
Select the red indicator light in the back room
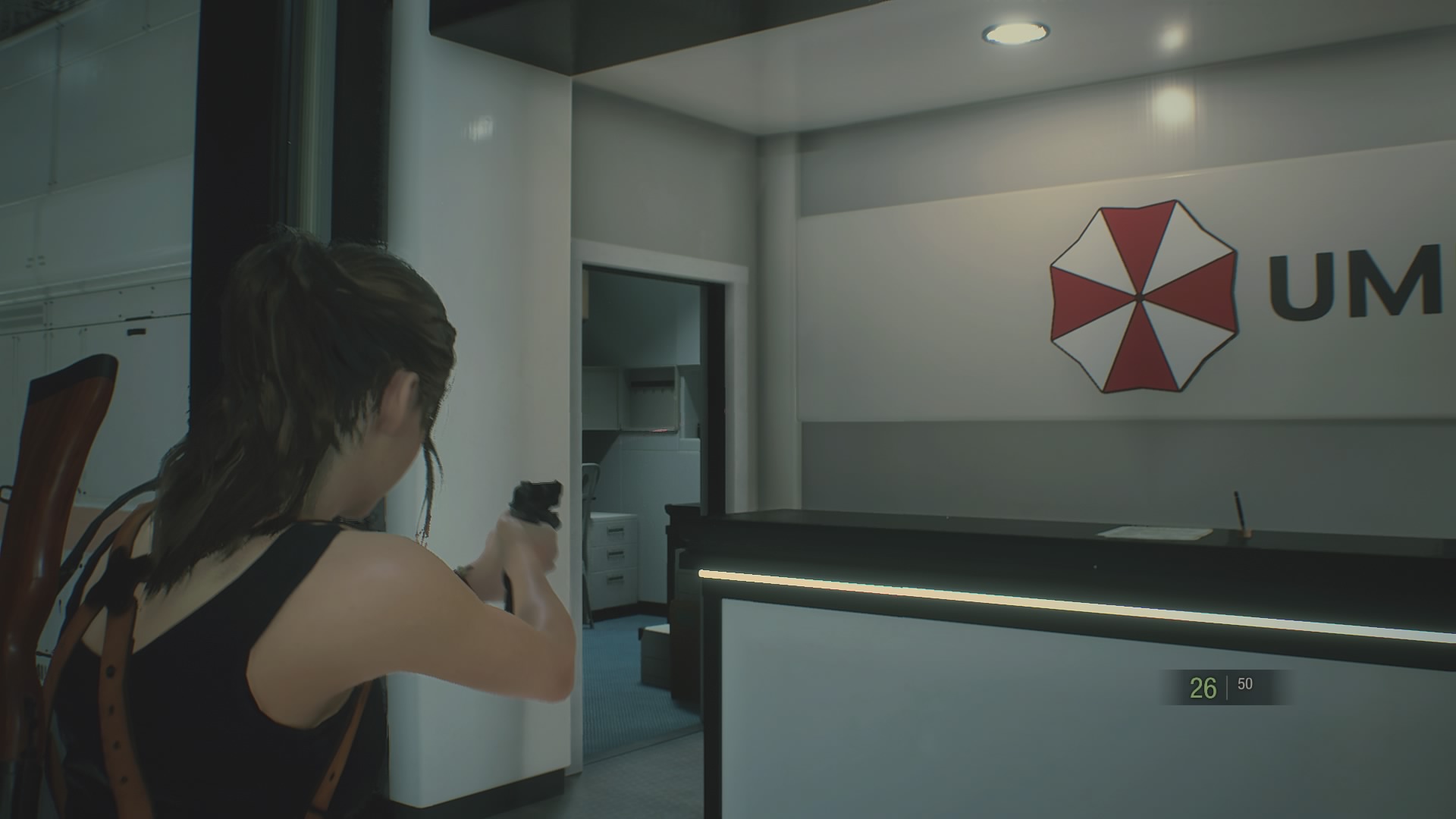[x=657, y=430]
